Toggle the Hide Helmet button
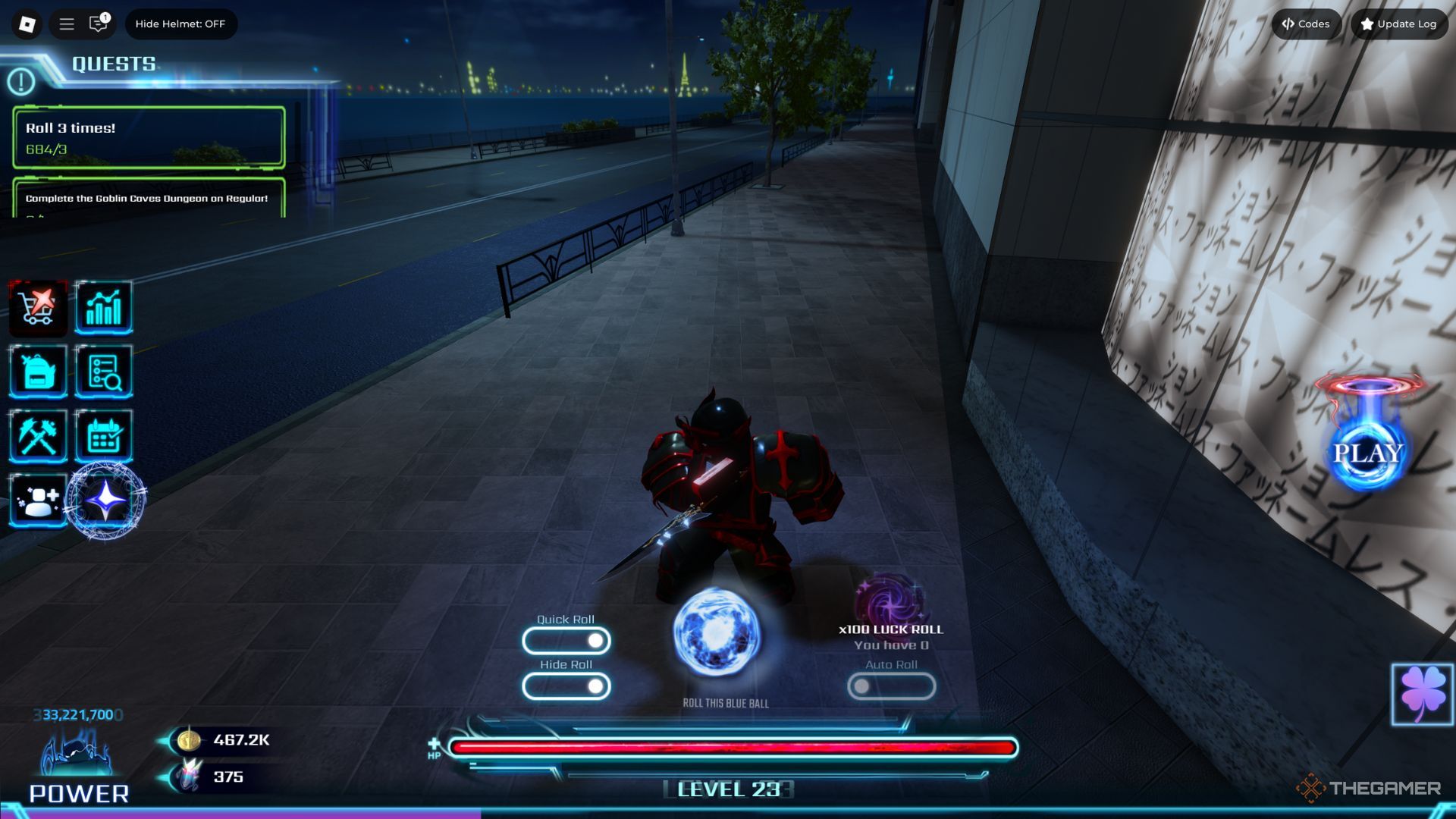The height and width of the screenshot is (819, 1456). [x=180, y=24]
